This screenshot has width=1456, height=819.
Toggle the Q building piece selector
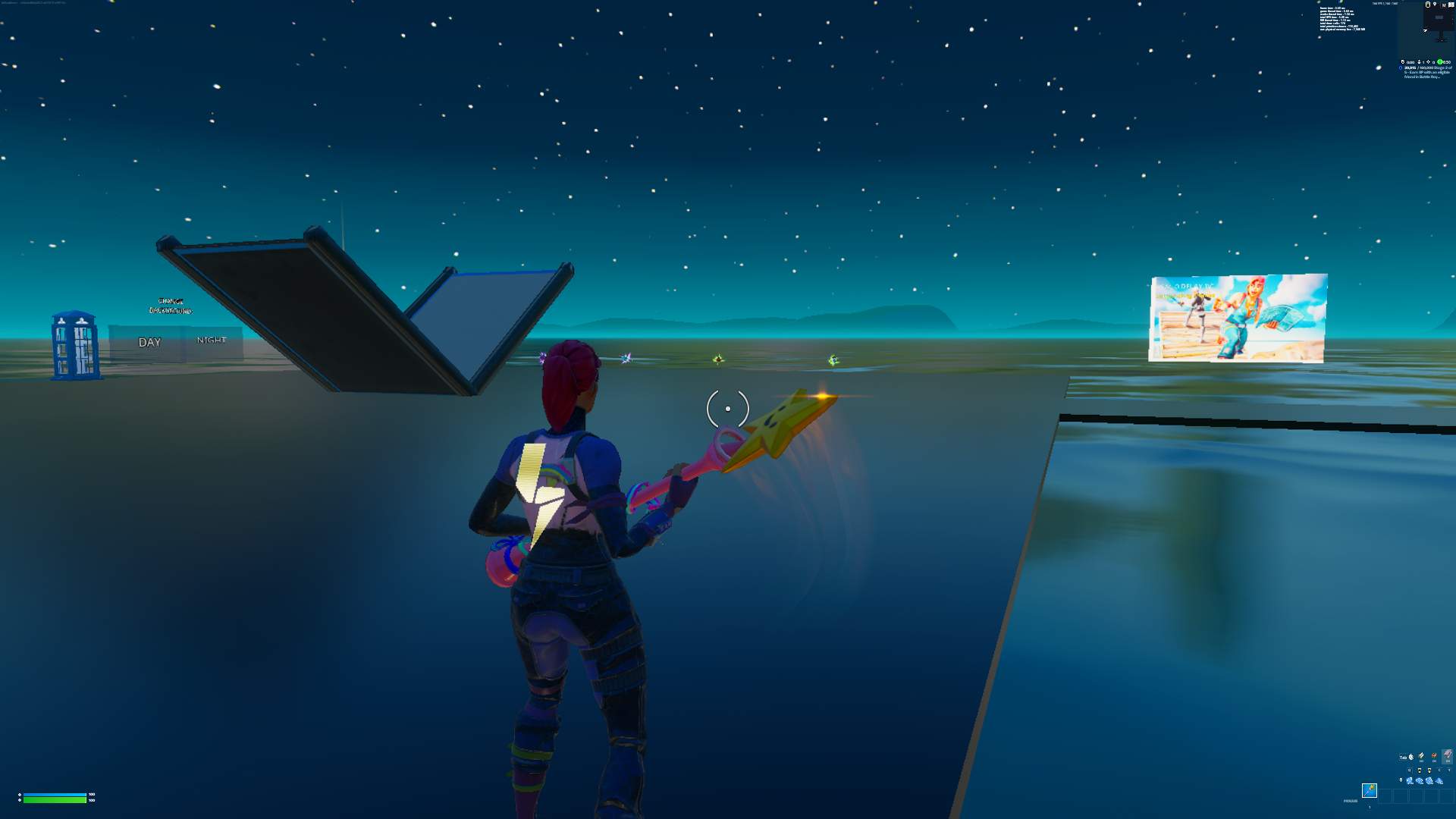(1410, 770)
